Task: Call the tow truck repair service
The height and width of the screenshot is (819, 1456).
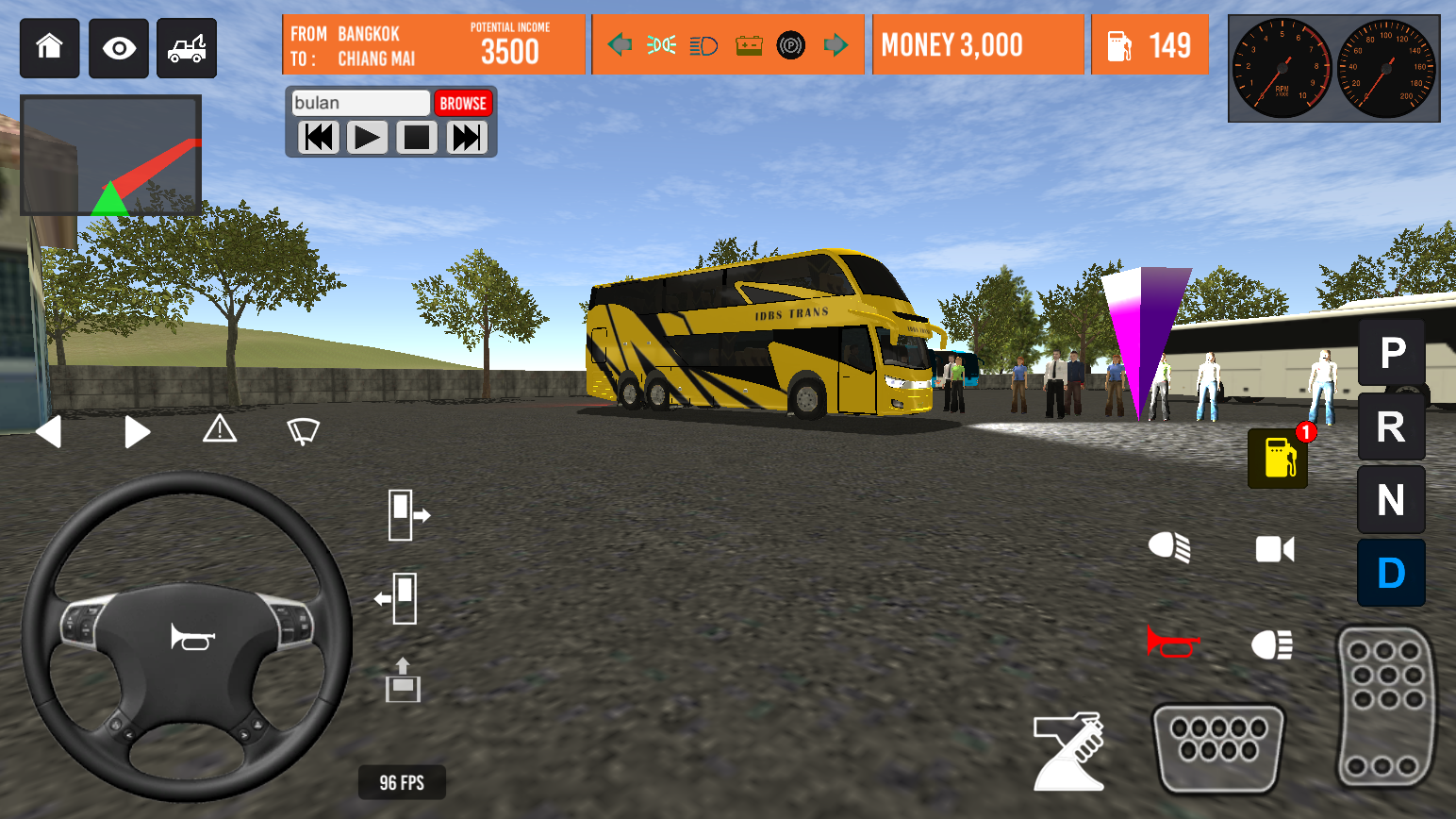Action: click(186, 48)
